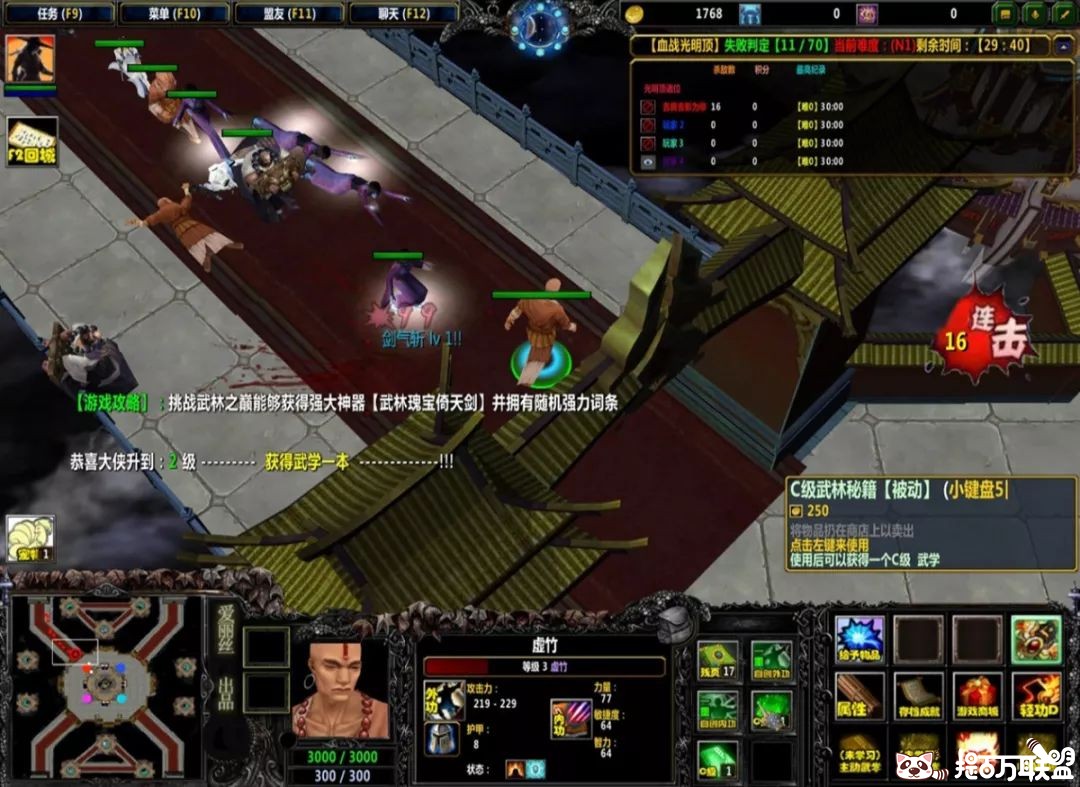Use the 自创外功 inventory item
This screenshot has height=787, width=1080.
tap(771, 660)
